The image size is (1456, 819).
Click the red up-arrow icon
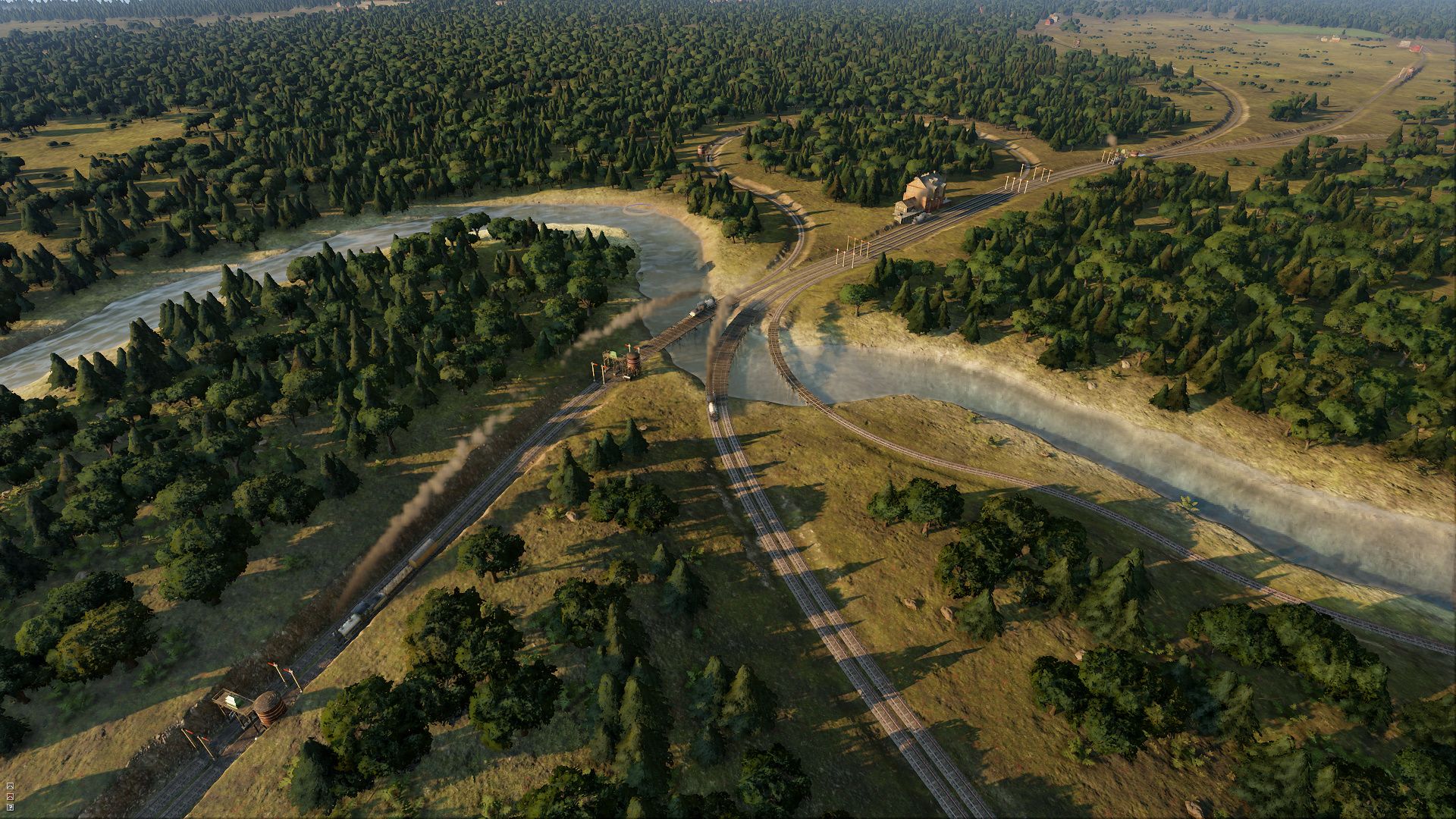coord(11,796)
